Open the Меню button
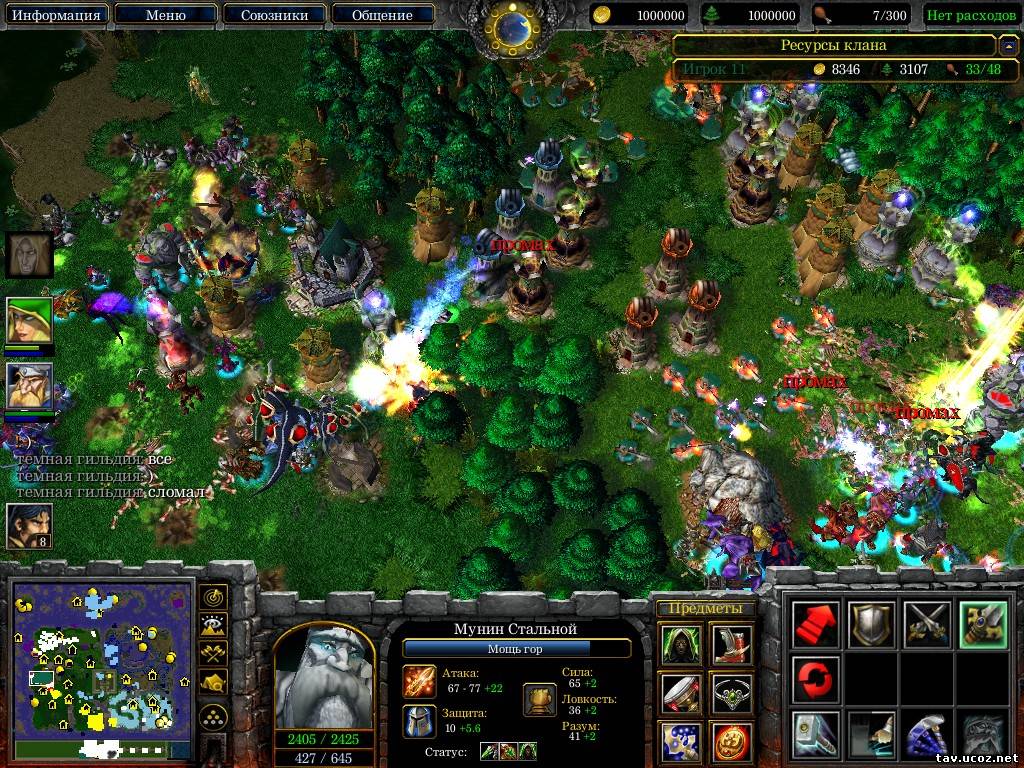Image resolution: width=1024 pixels, height=768 pixels. pyautogui.click(x=166, y=15)
